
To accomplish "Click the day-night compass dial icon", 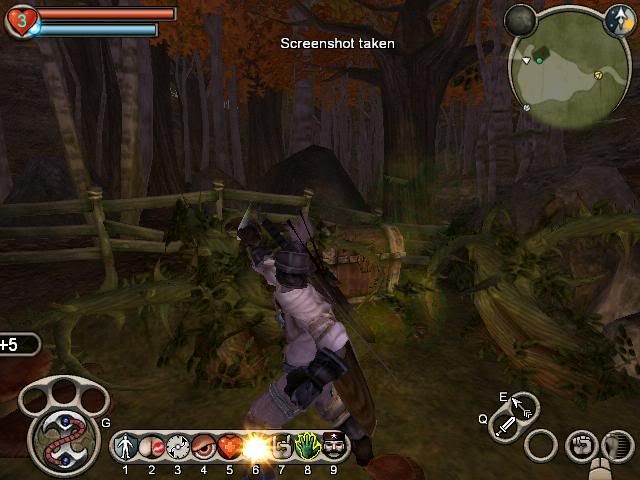I will tap(619, 18).
